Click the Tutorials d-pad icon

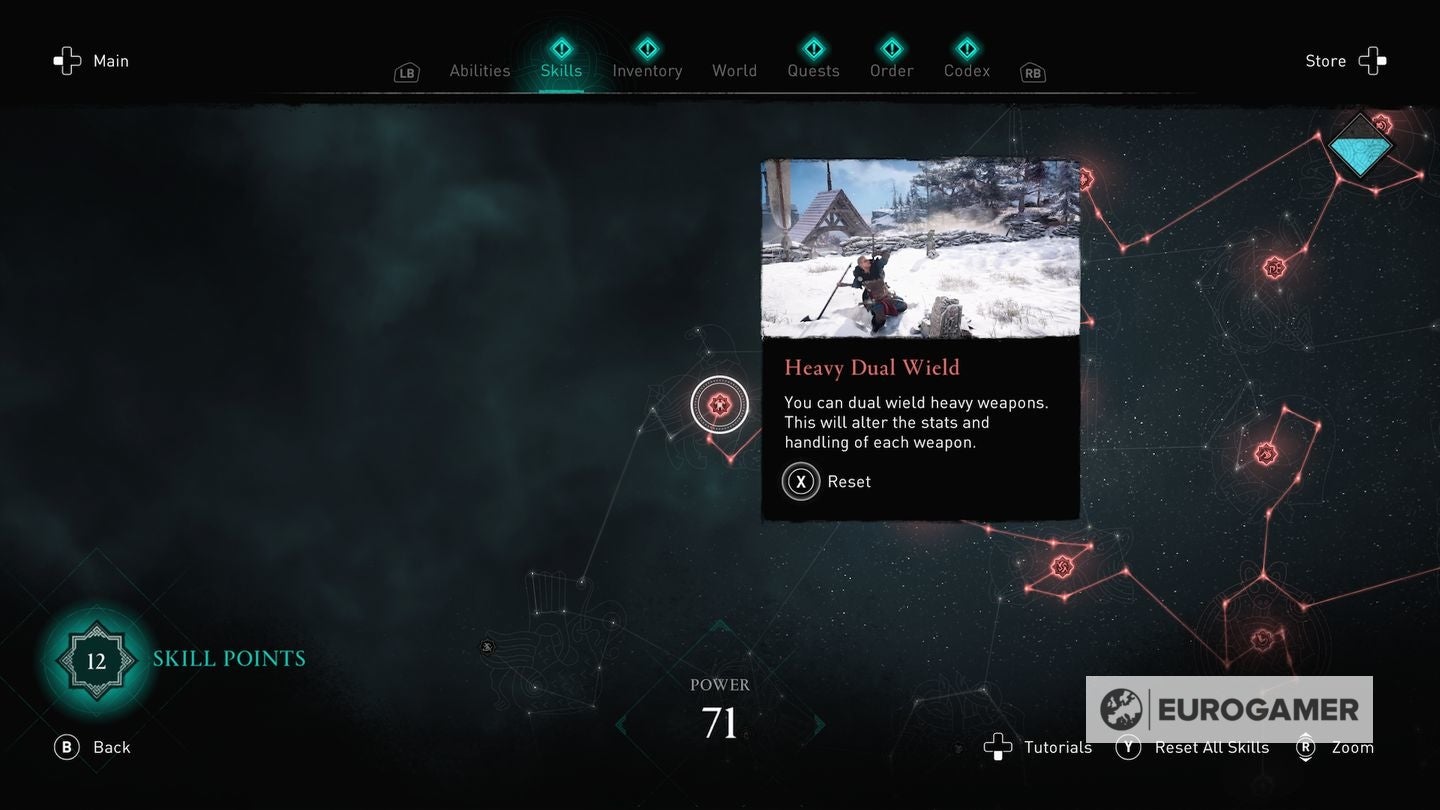click(999, 747)
